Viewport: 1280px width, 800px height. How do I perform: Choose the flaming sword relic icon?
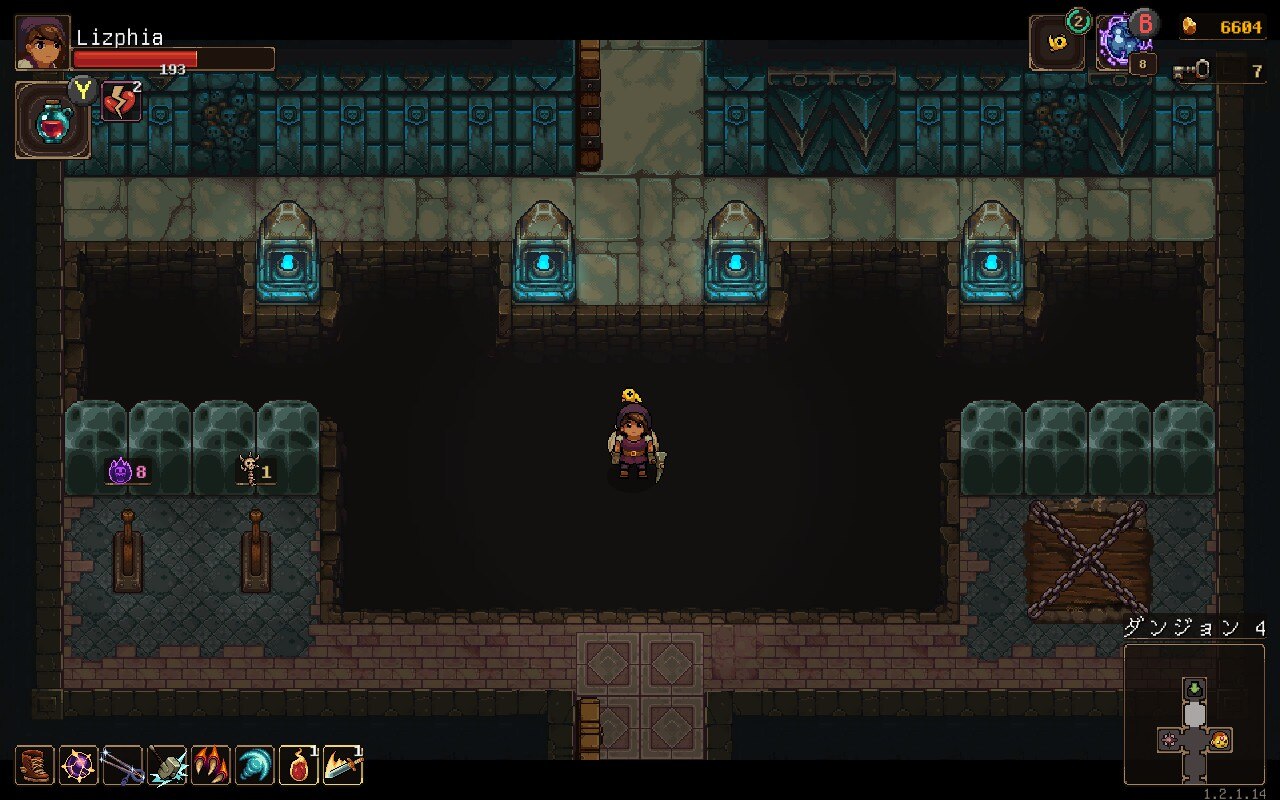click(x=342, y=766)
